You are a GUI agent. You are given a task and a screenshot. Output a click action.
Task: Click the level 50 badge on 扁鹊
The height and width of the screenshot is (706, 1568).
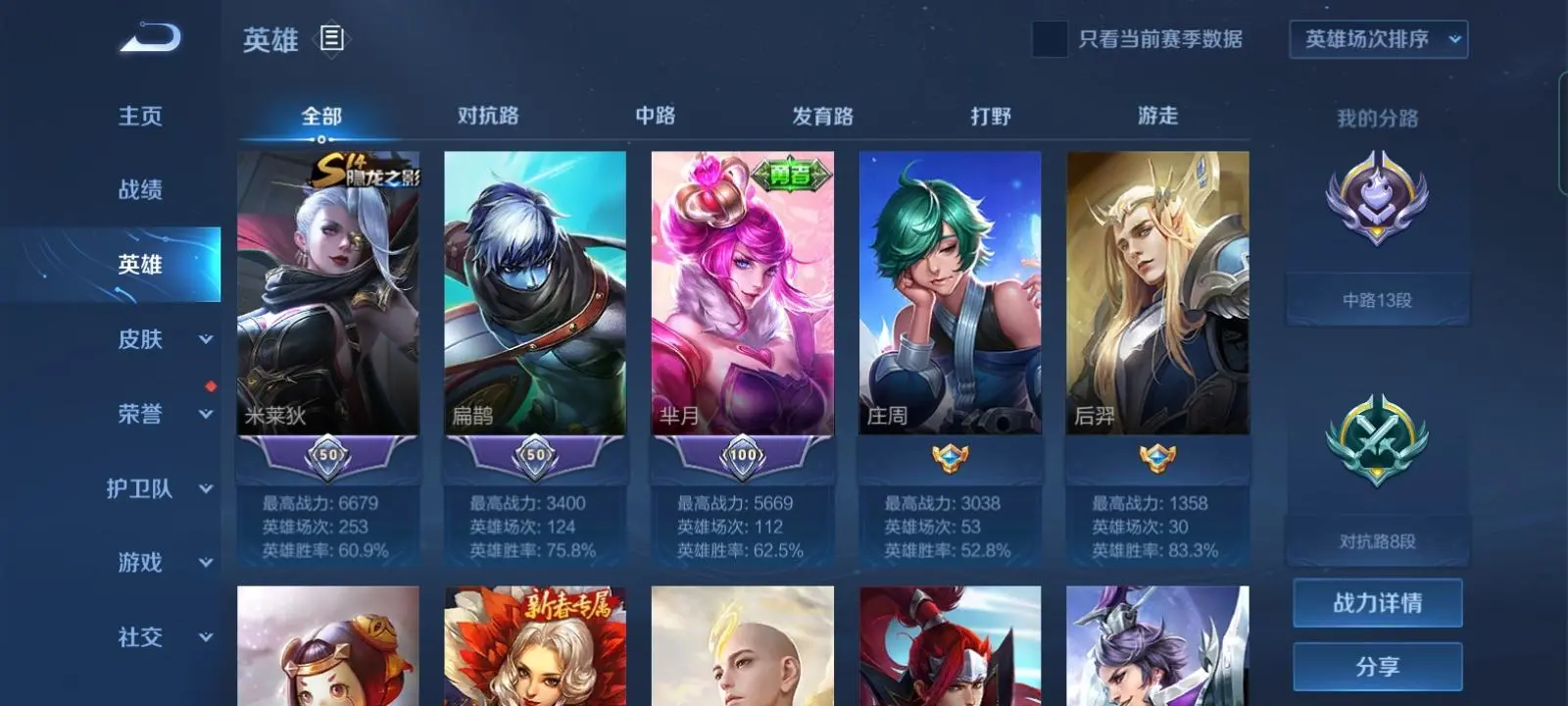point(534,455)
